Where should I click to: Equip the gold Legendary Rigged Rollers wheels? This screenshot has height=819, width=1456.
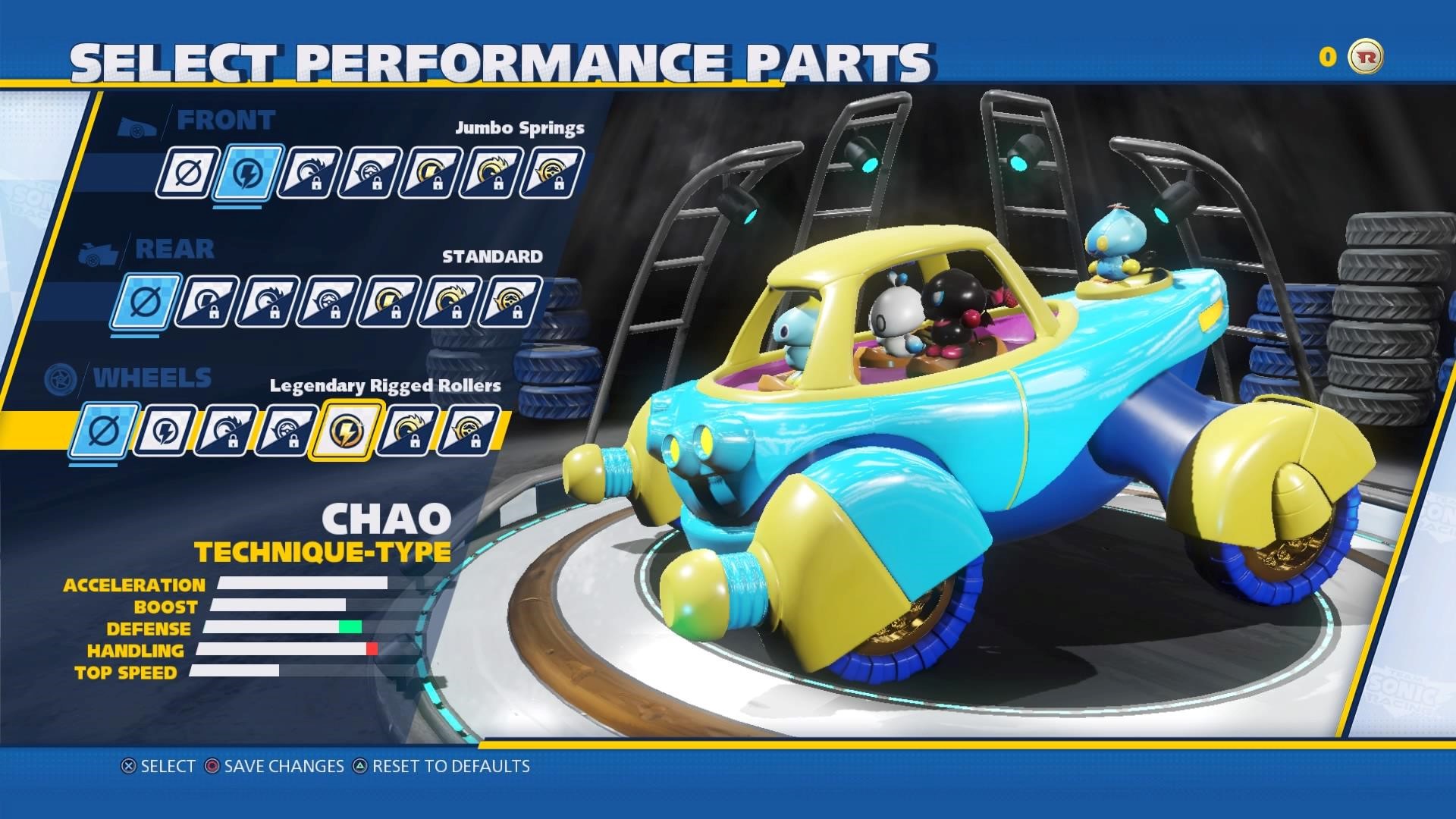pos(345,431)
